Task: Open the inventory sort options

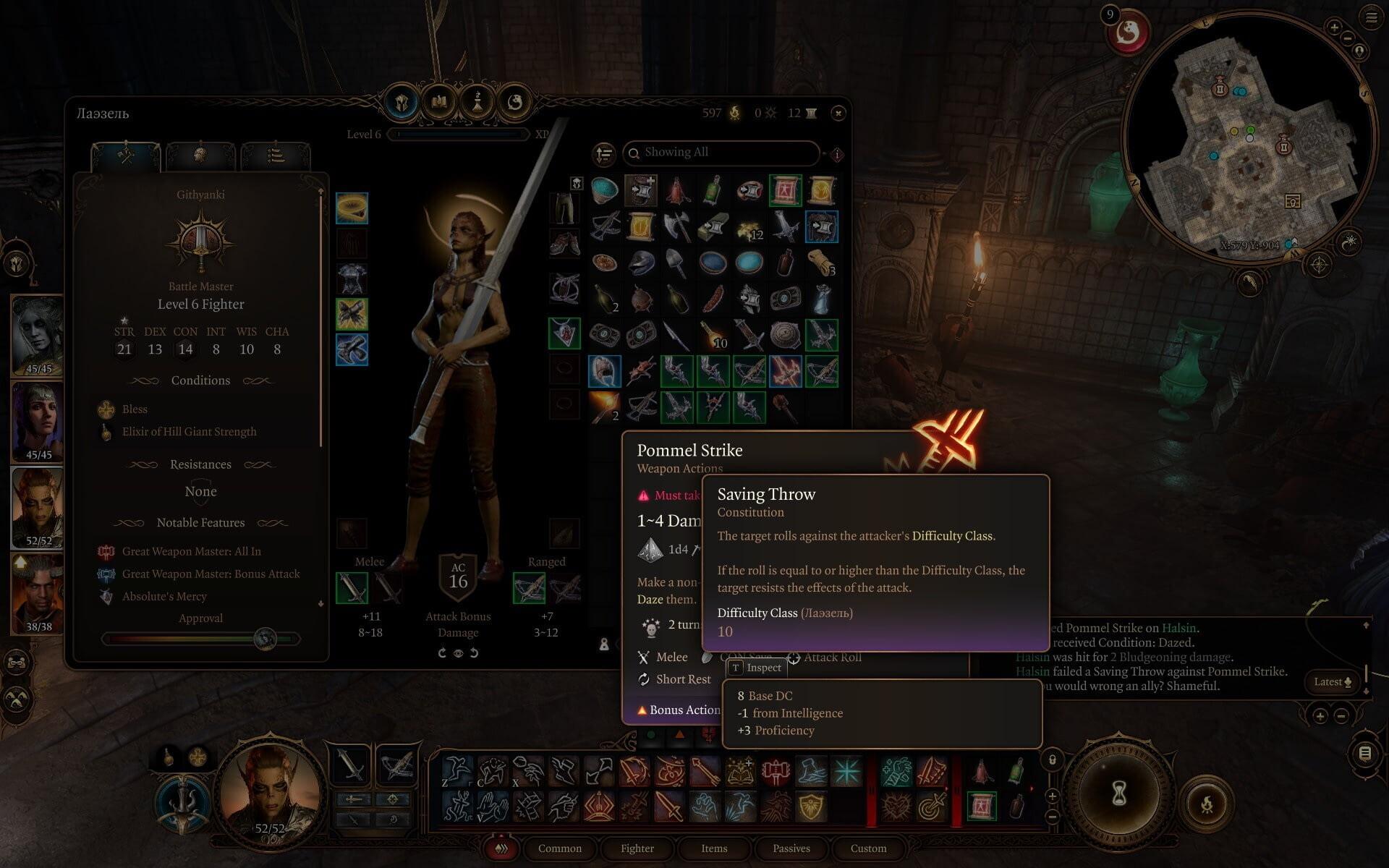Action: [x=604, y=153]
